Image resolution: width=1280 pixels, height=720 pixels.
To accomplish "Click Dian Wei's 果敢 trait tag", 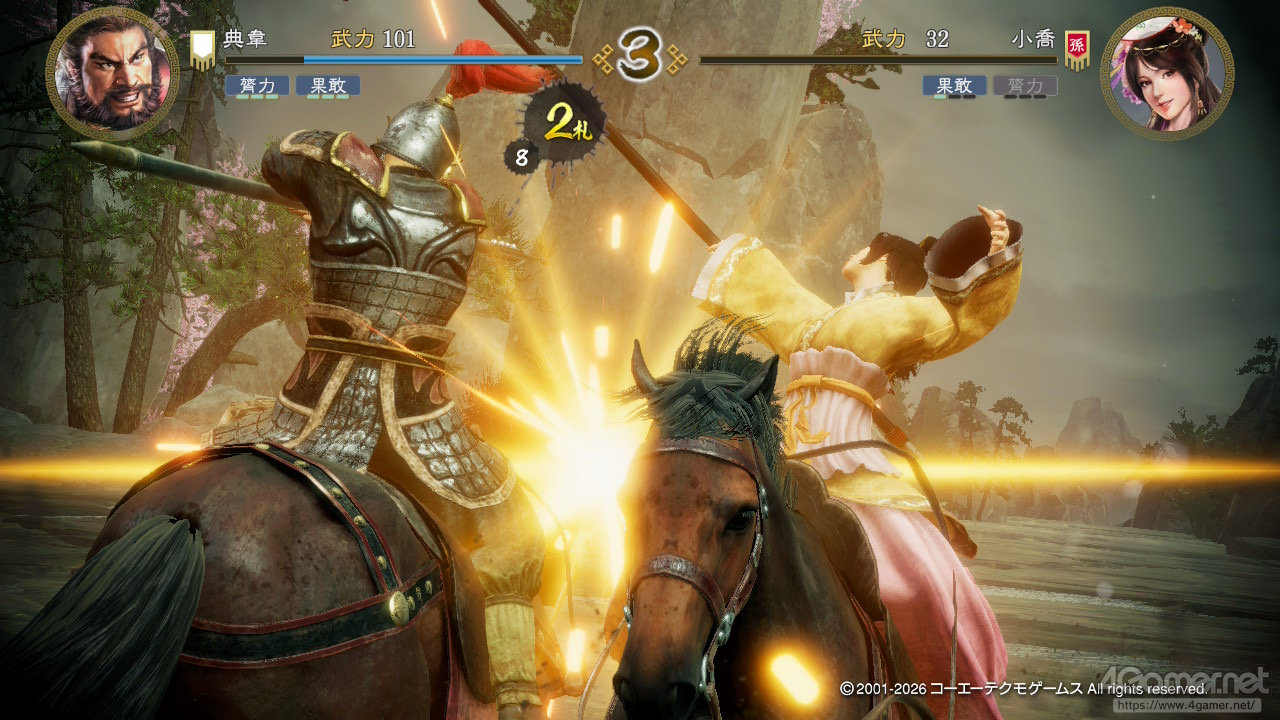I will (x=327, y=86).
